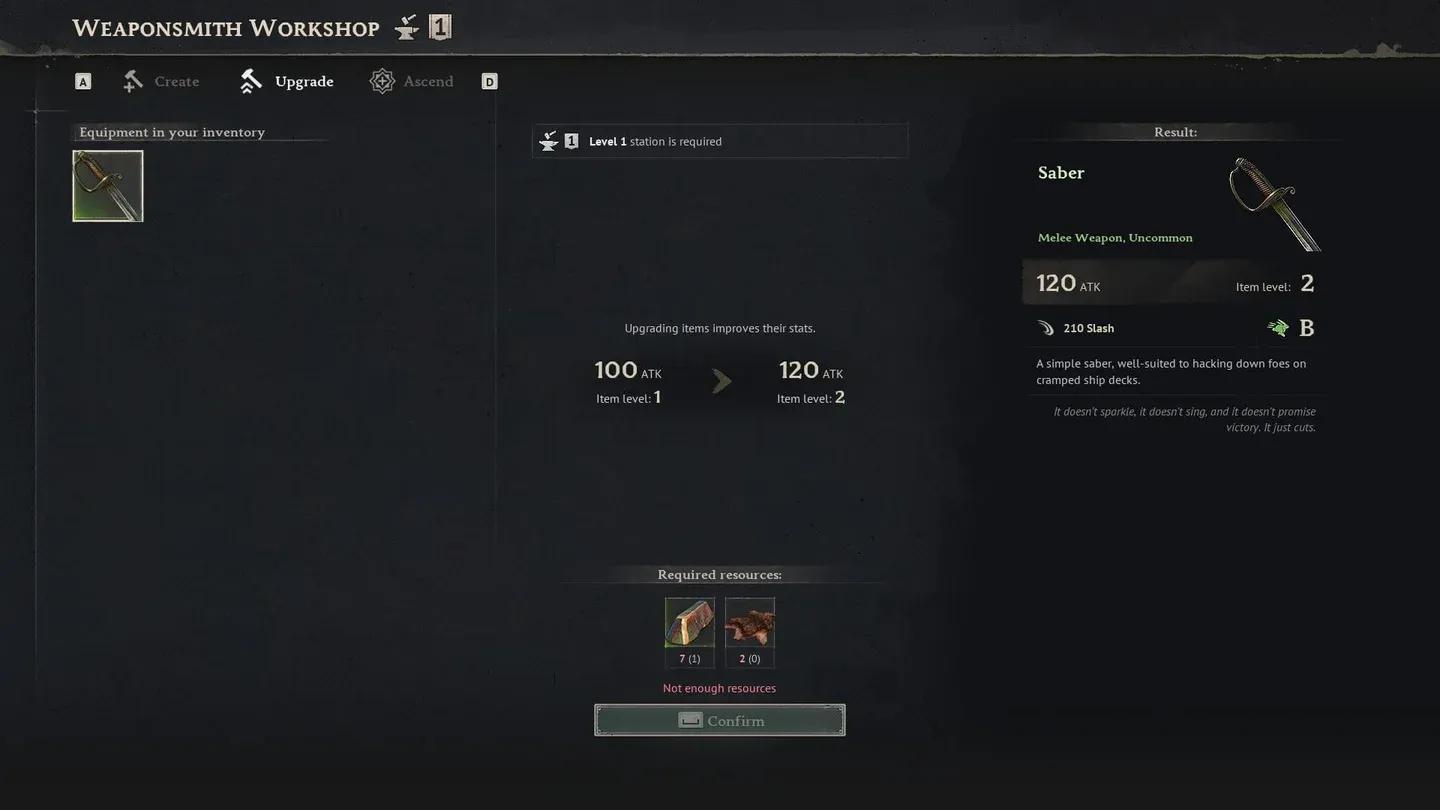Select the metal ingot resource icon
This screenshot has width=1440, height=810.
(x=689, y=620)
